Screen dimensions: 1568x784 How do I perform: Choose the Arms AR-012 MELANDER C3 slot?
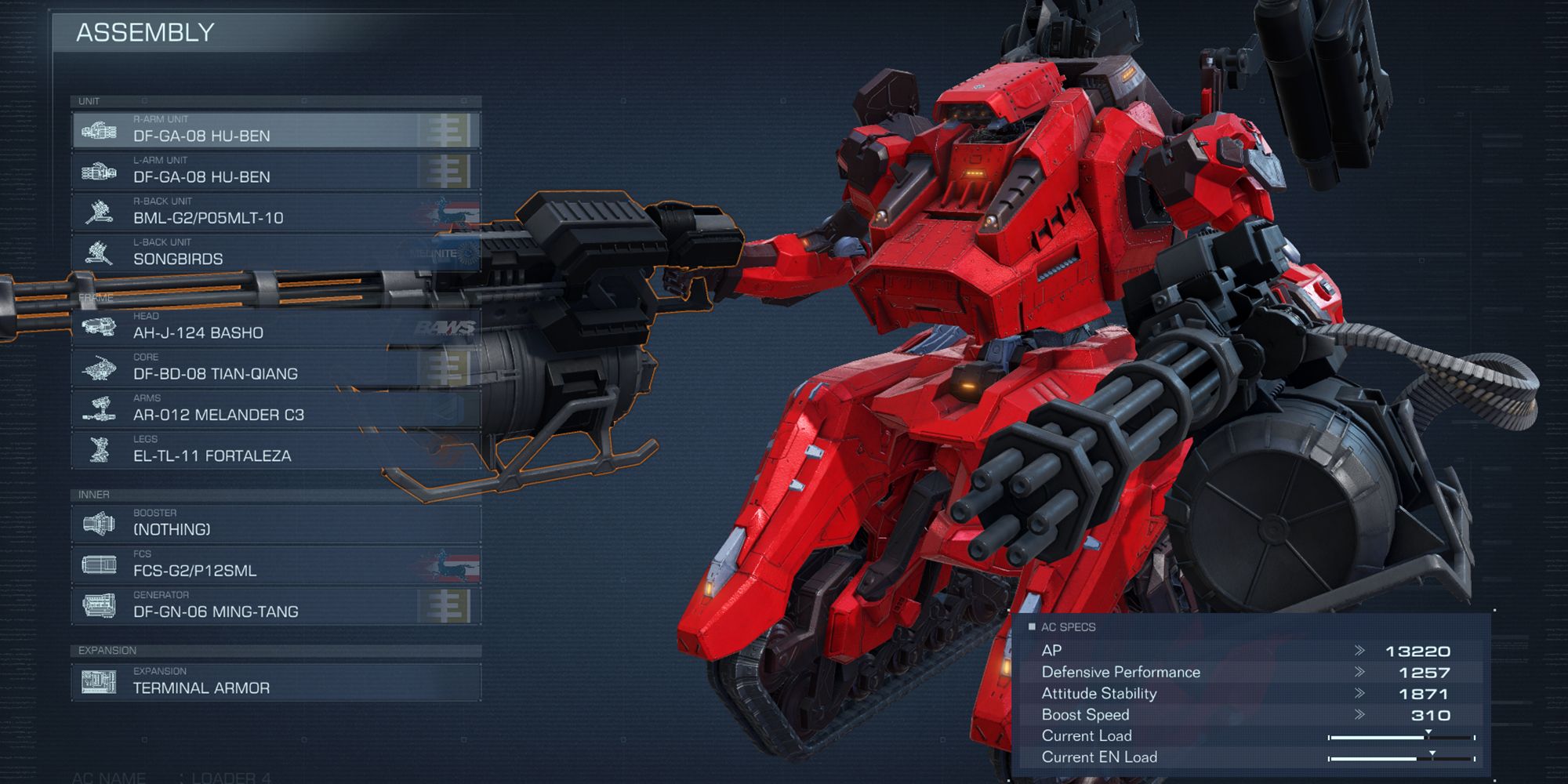pos(274,408)
